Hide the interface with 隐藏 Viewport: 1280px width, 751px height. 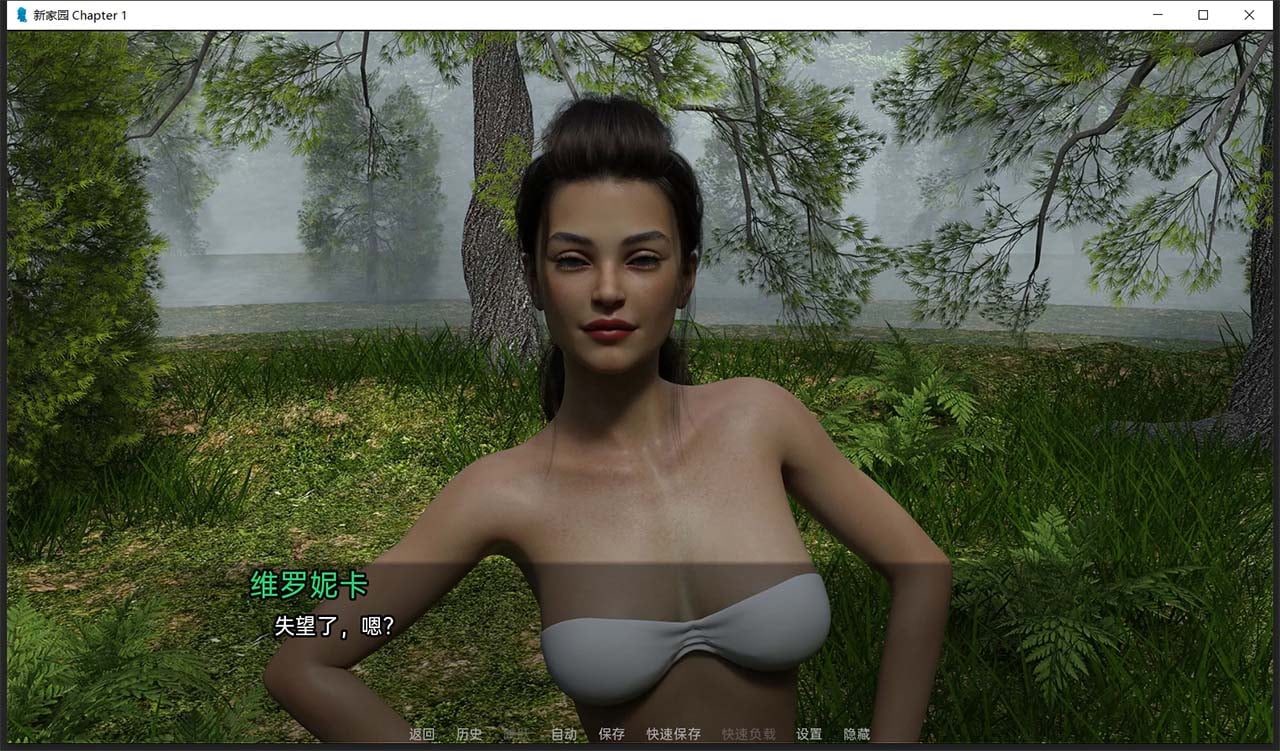[856, 734]
